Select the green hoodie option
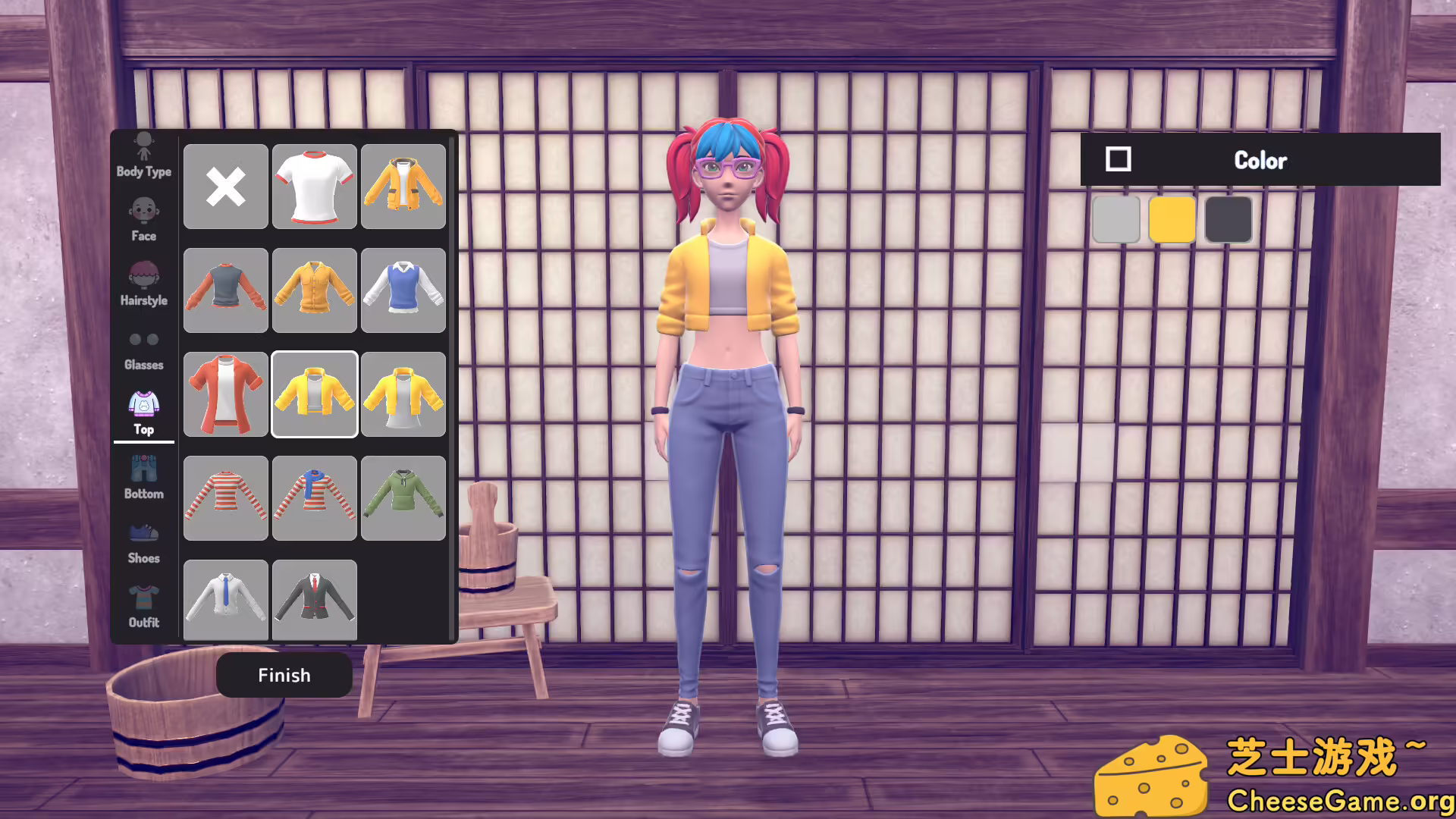This screenshot has width=1456, height=819. [403, 497]
